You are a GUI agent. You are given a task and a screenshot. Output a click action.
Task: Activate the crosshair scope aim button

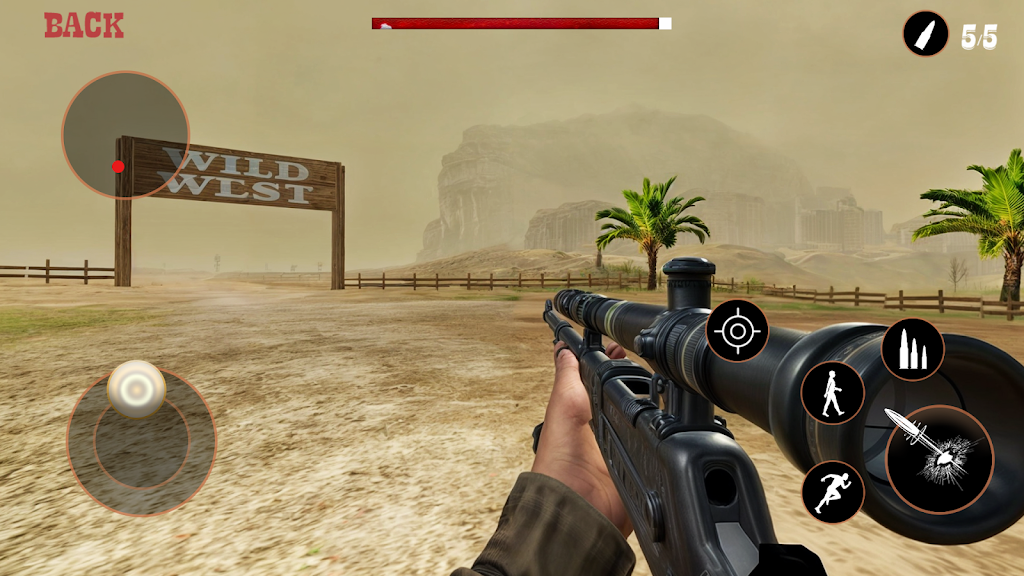[737, 331]
